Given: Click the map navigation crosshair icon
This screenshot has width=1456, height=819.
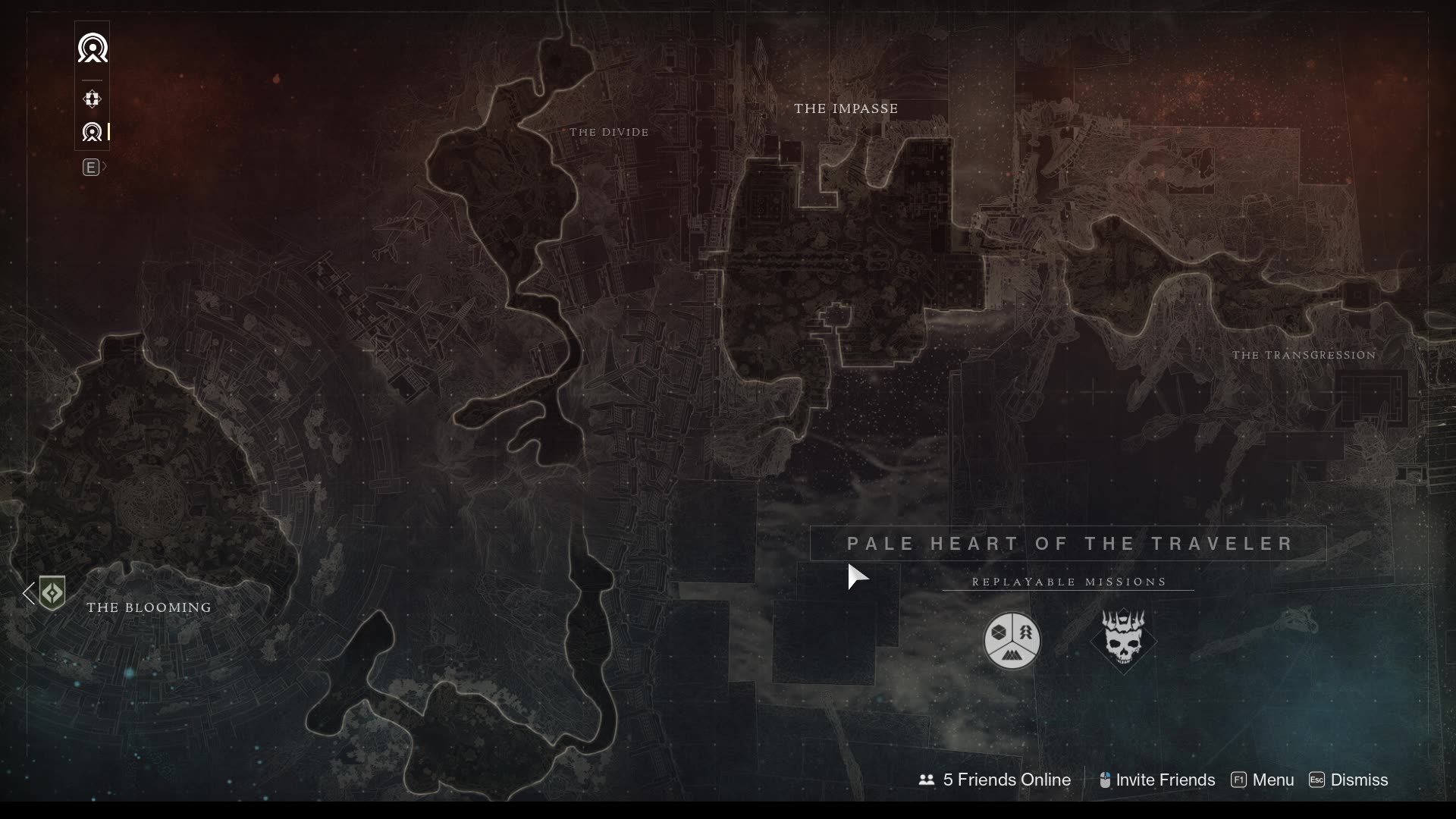Looking at the screenshot, I should (x=92, y=99).
